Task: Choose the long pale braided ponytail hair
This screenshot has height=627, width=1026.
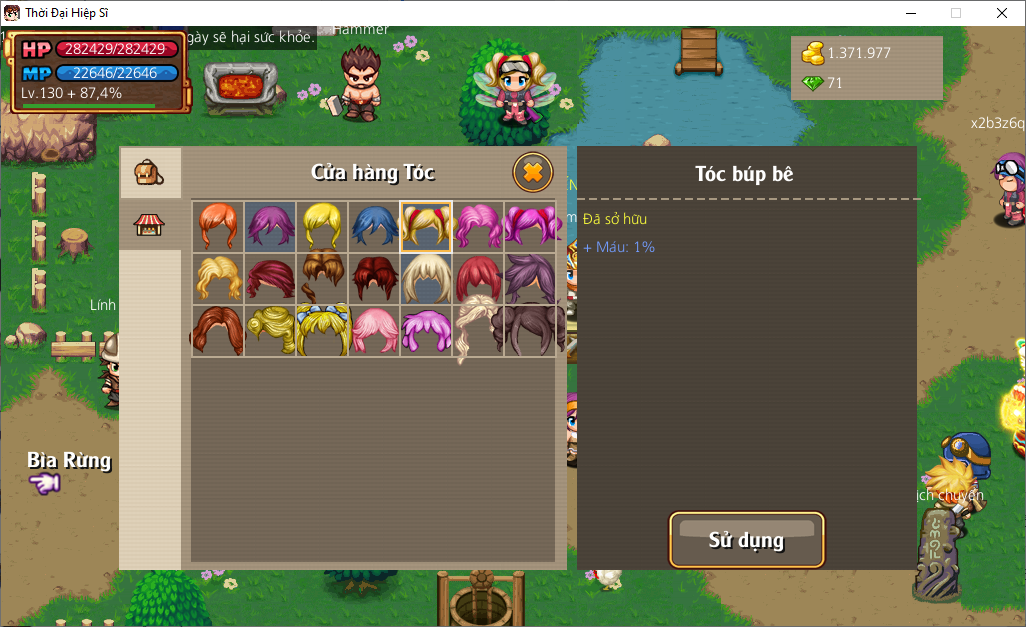Action: coord(478,330)
